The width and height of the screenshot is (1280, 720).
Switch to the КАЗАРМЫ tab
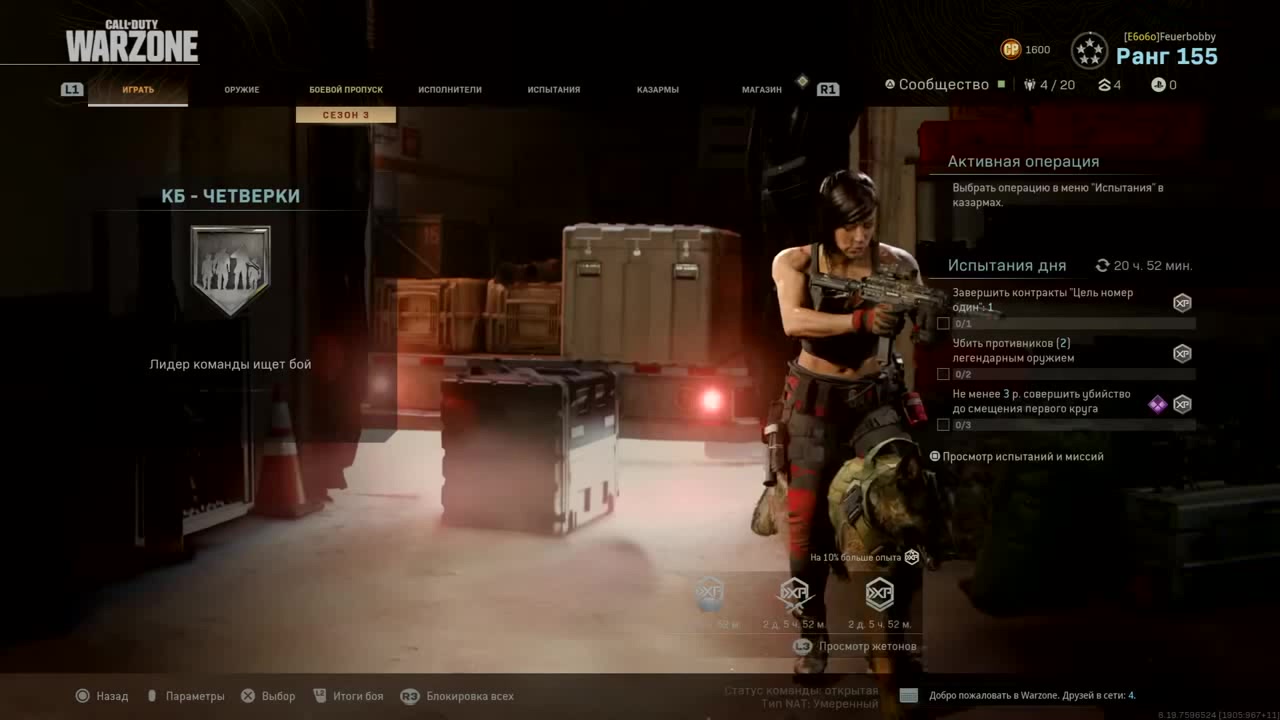pyautogui.click(x=658, y=90)
